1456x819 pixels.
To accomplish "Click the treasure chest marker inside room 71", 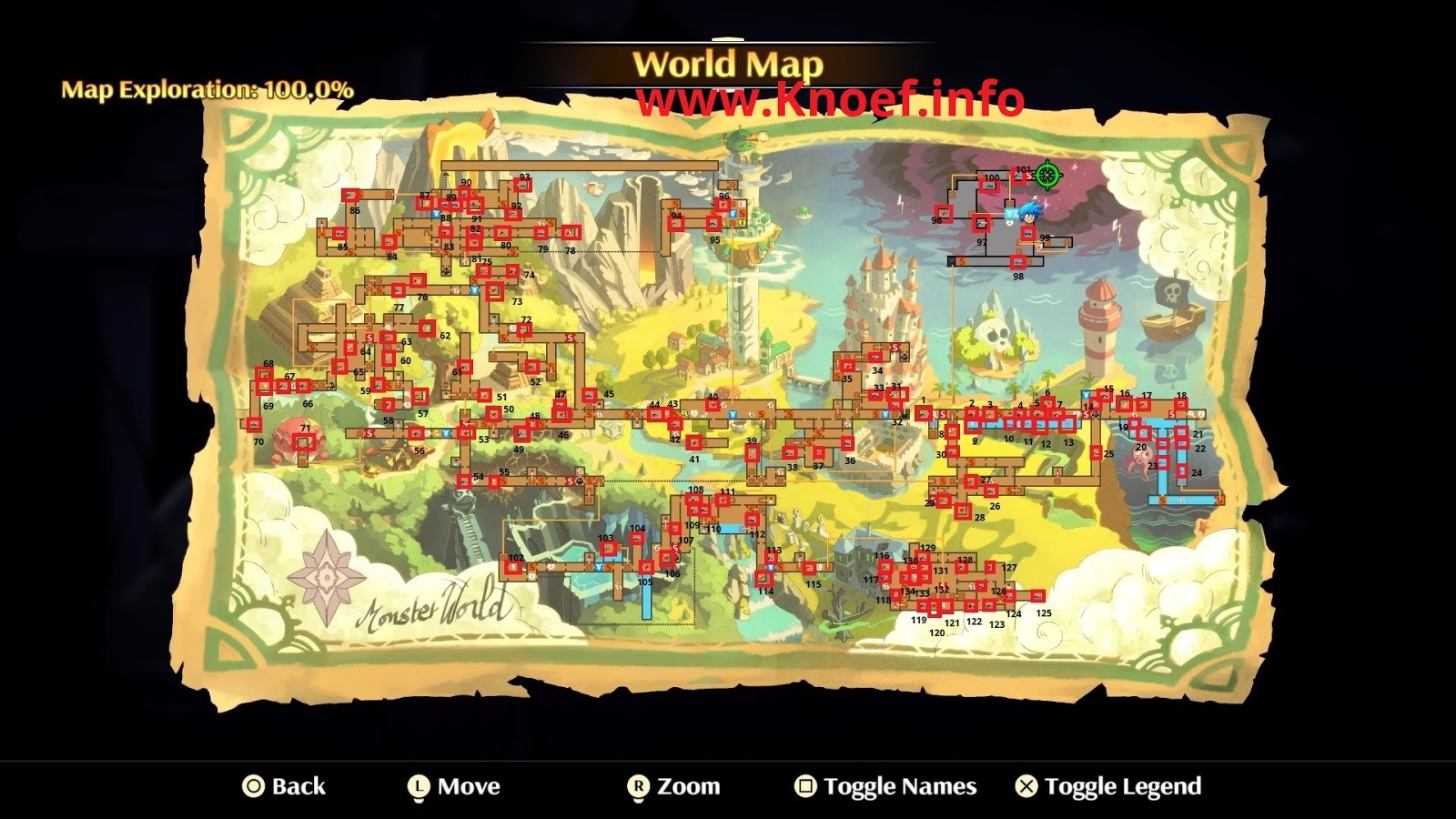I will 304,443.
